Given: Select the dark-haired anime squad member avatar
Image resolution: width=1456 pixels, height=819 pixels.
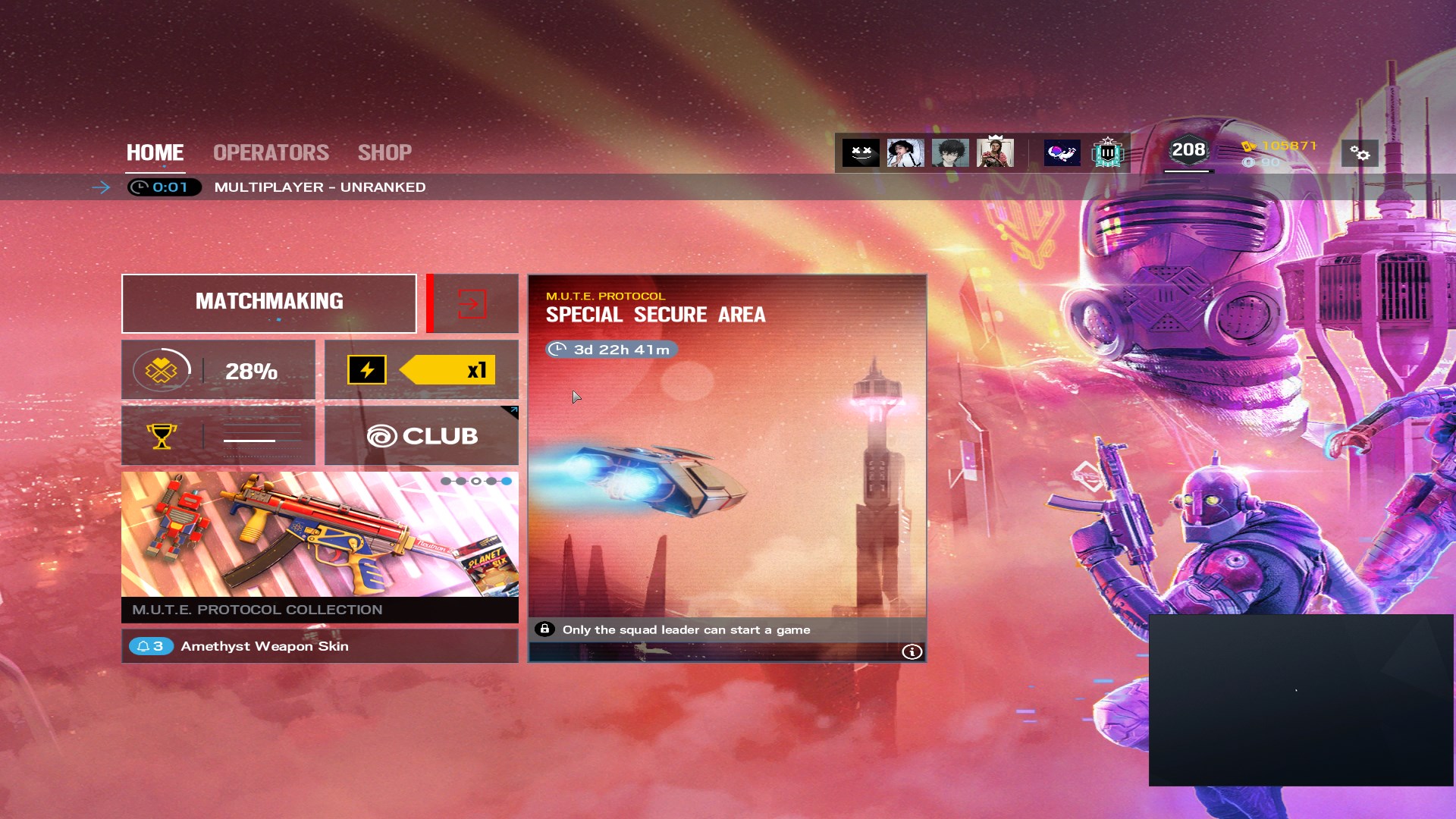Looking at the screenshot, I should (950, 153).
